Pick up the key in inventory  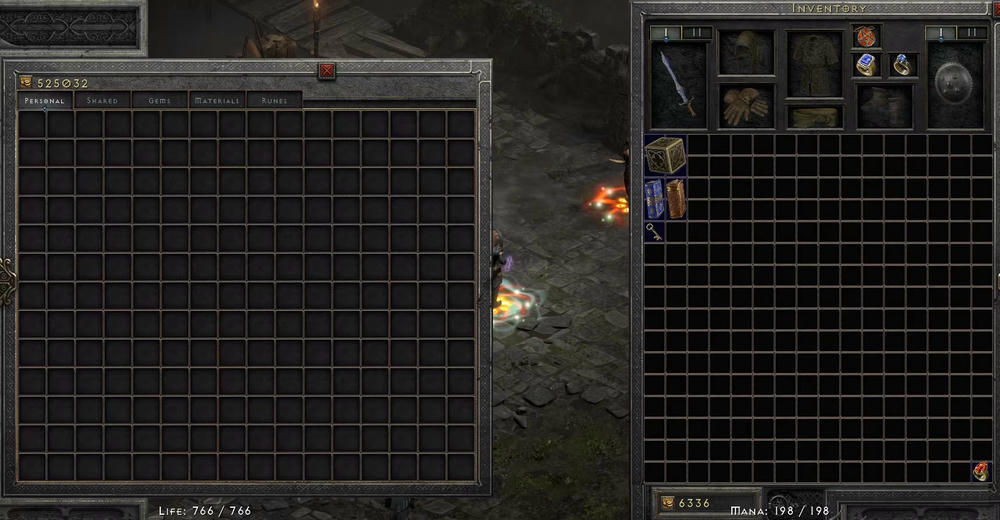point(654,231)
